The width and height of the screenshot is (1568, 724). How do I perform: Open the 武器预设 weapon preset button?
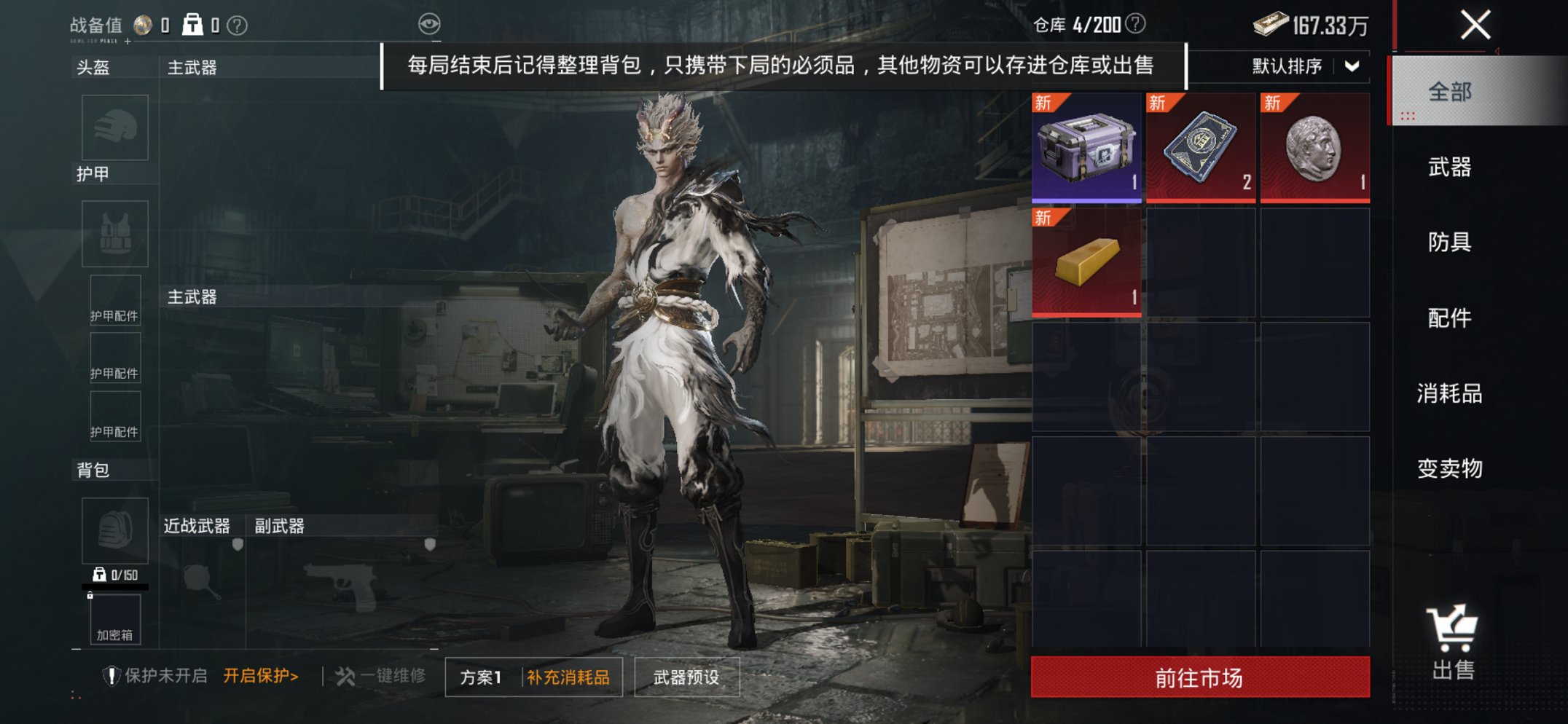[685, 676]
